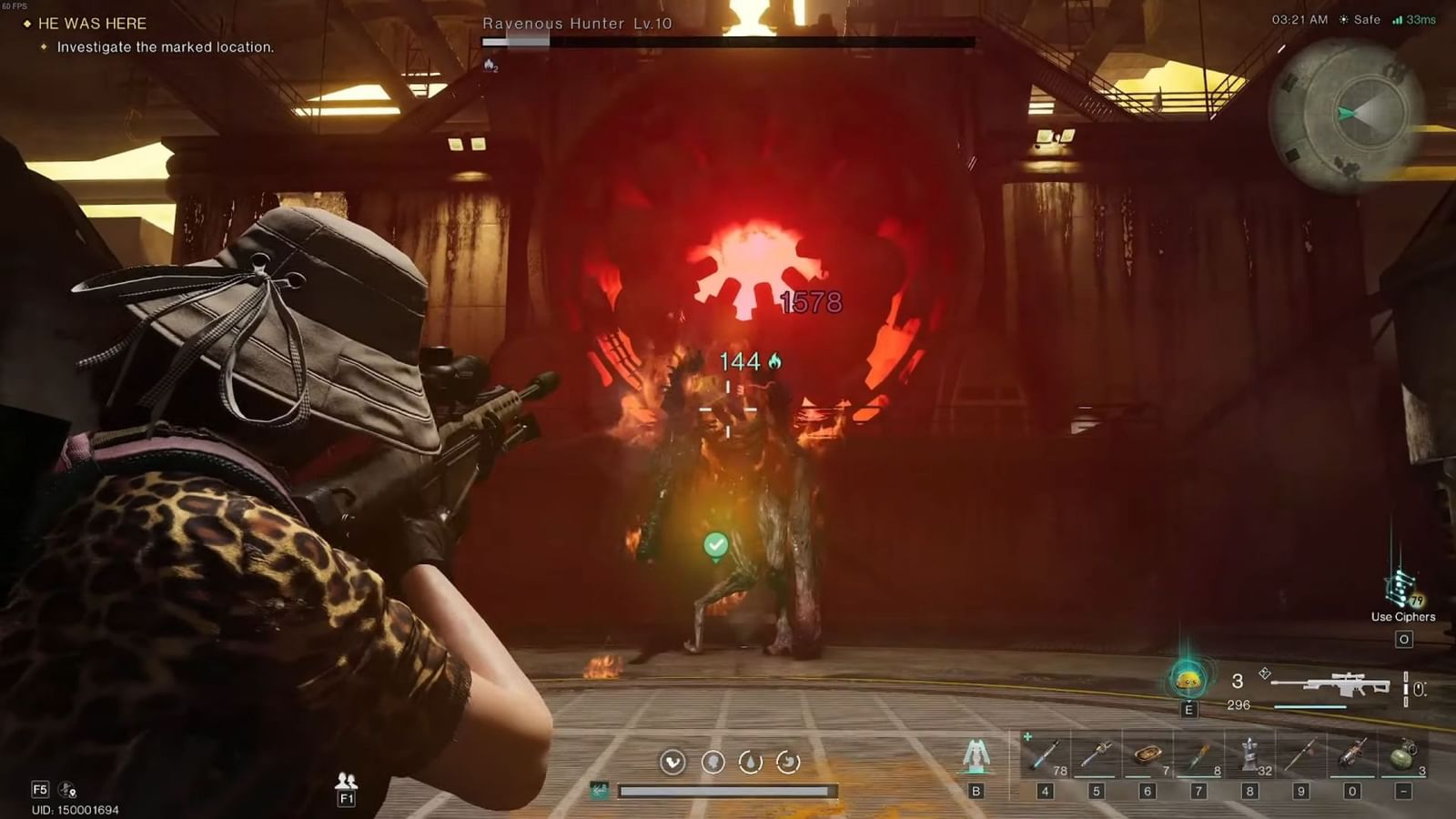The height and width of the screenshot is (819, 1456).
Task: Open the team members icon
Action: (x=346, y=781)
